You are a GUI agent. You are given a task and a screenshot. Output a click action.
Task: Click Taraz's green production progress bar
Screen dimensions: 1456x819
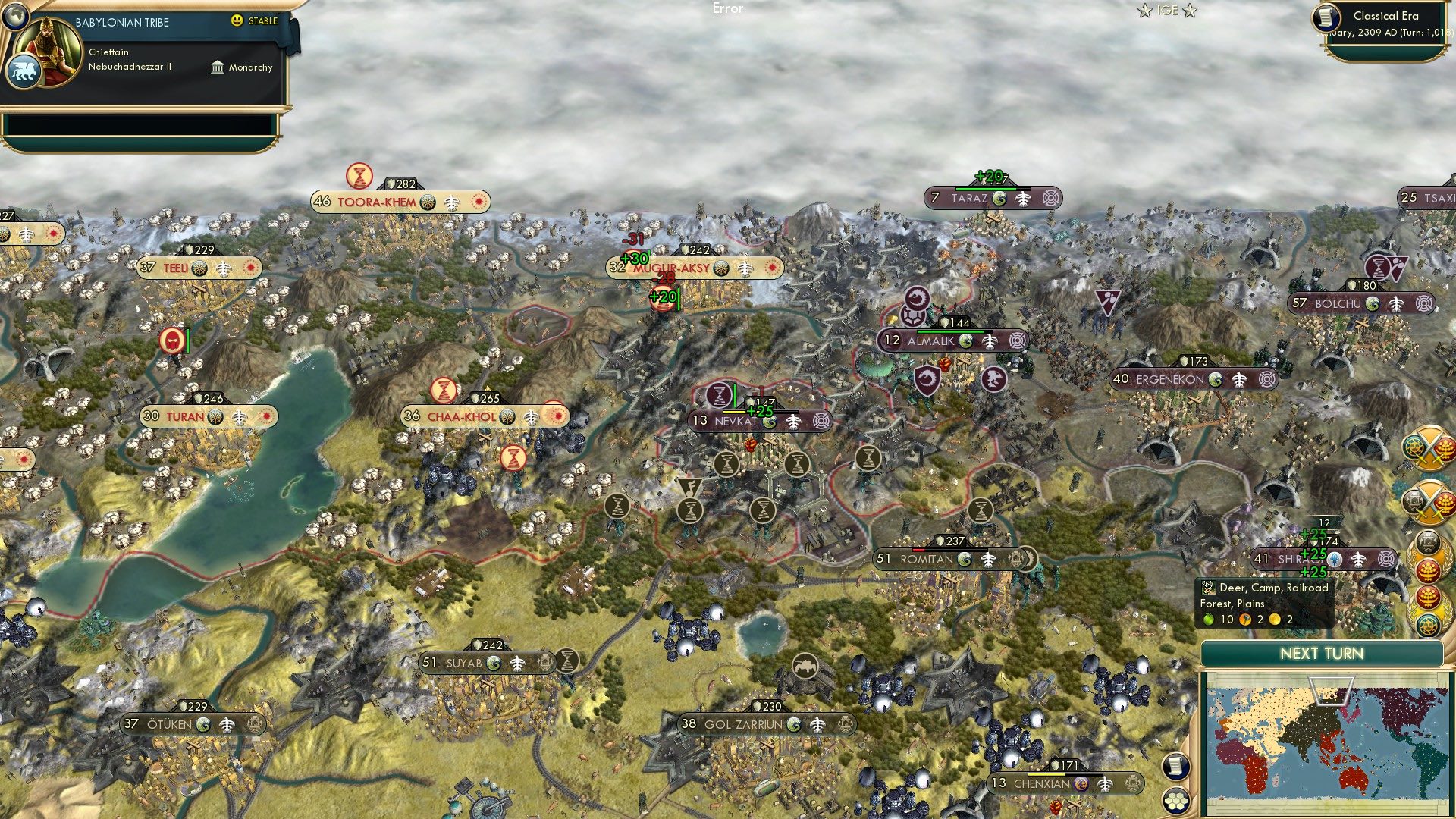click(x=986, y=190)
